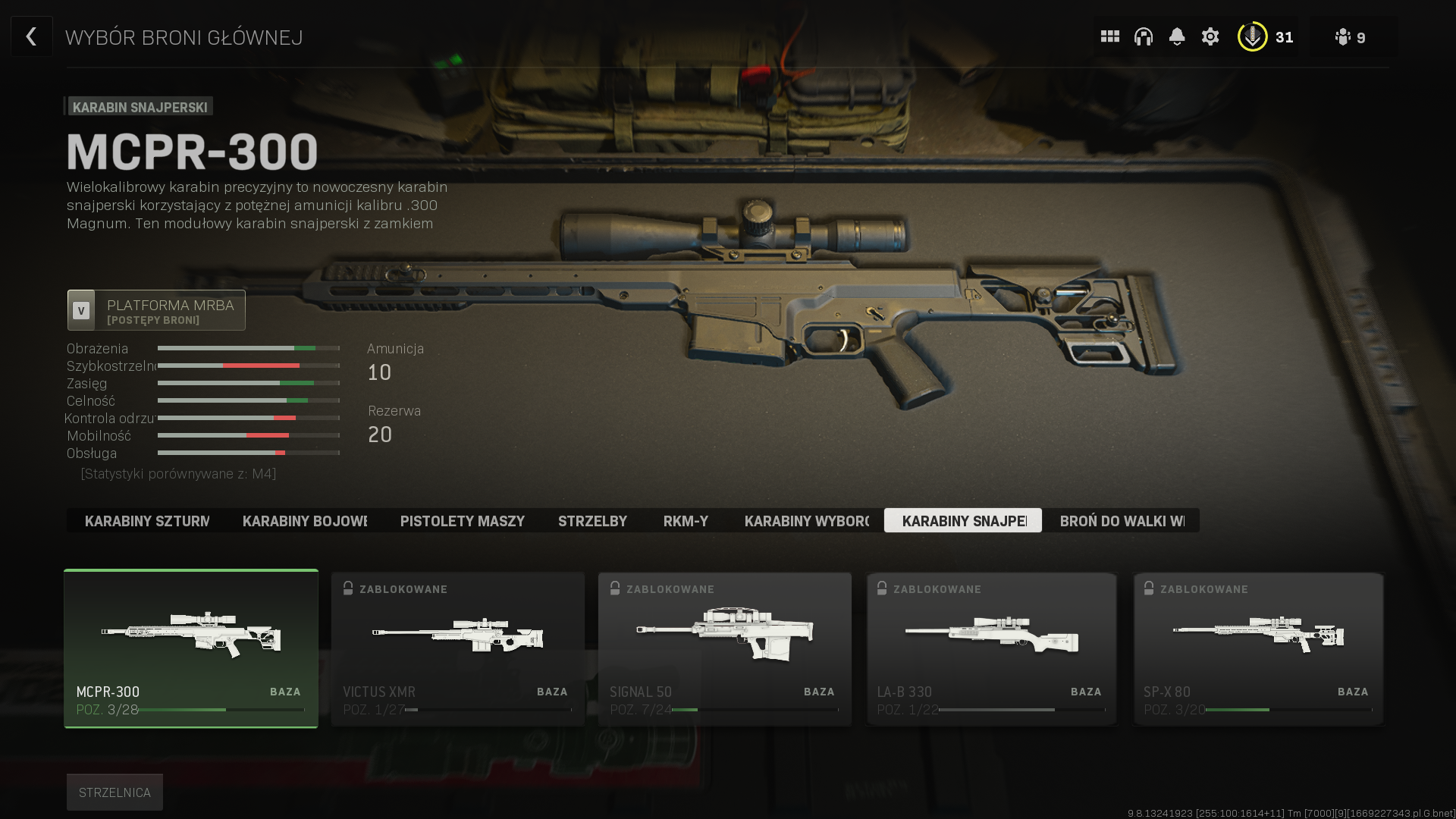Open Platforma MRBA weapon progression
This screenshot has height=819, width=1456.
tap(156, 310)
